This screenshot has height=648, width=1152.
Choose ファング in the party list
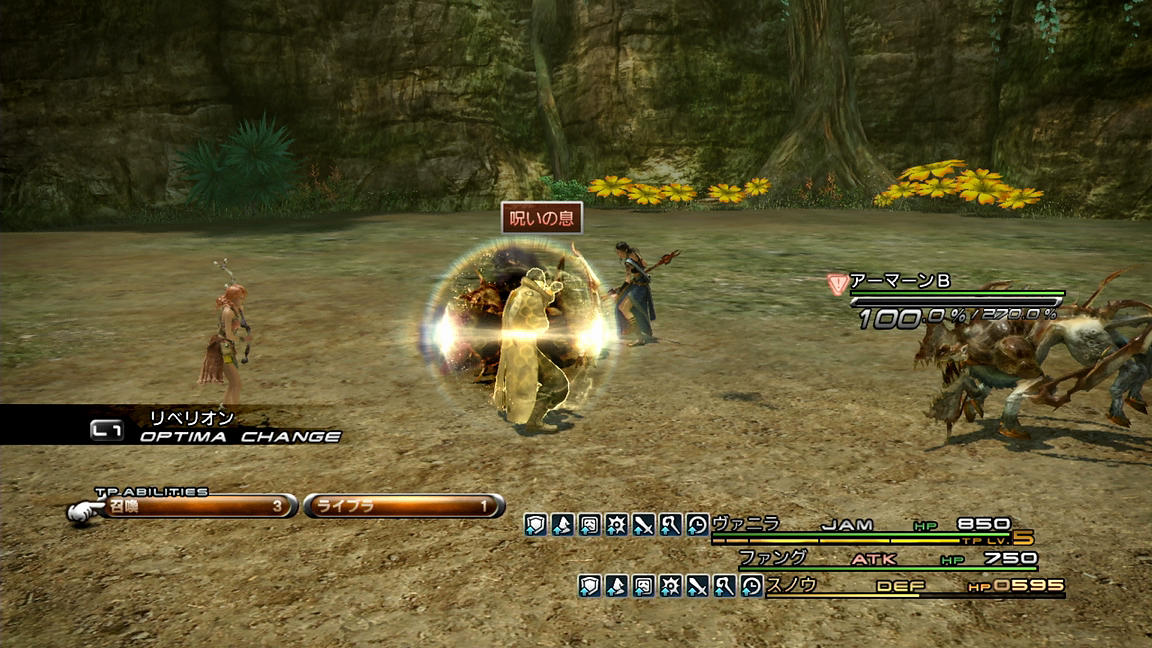click(x=772, y=558)
